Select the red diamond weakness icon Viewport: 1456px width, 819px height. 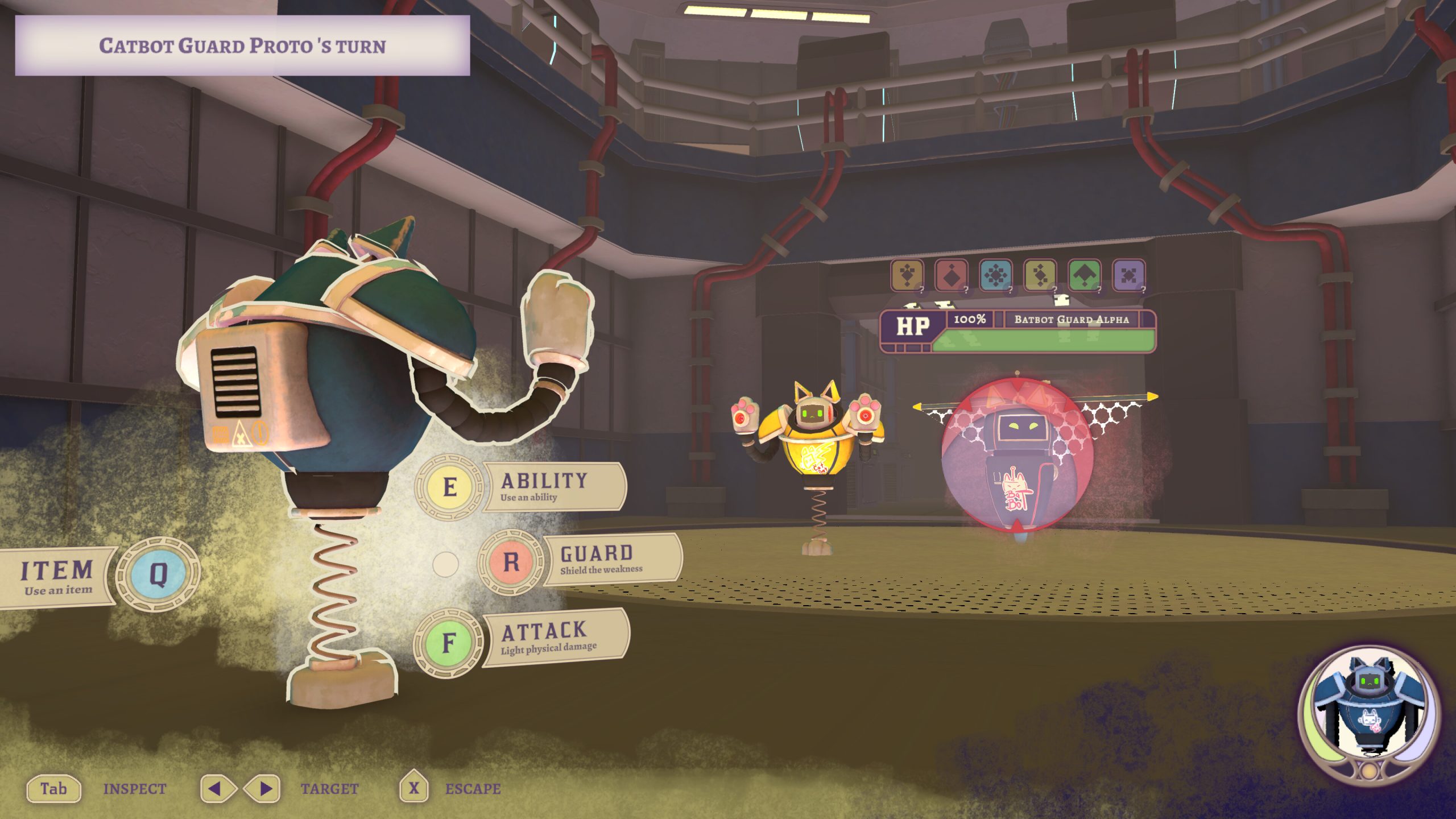tap(952, 276)
